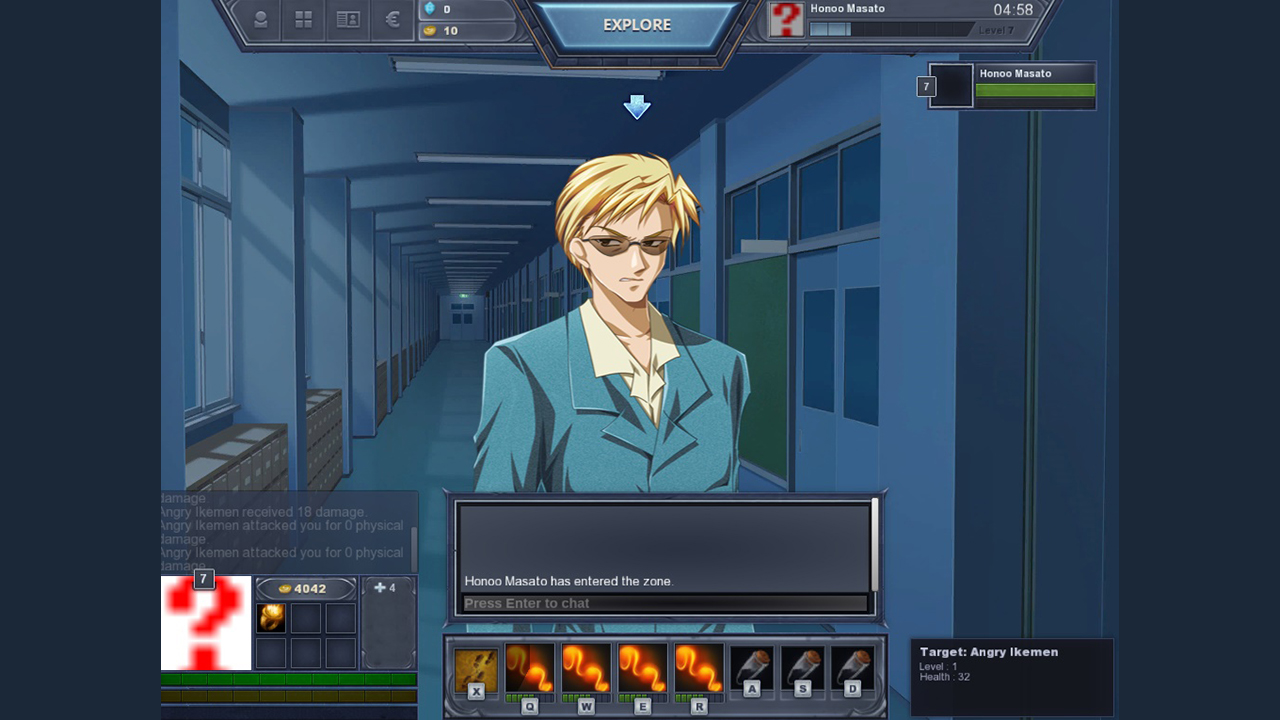
Task: Click the large question-mark player portrait
Action: click(206, 623)
